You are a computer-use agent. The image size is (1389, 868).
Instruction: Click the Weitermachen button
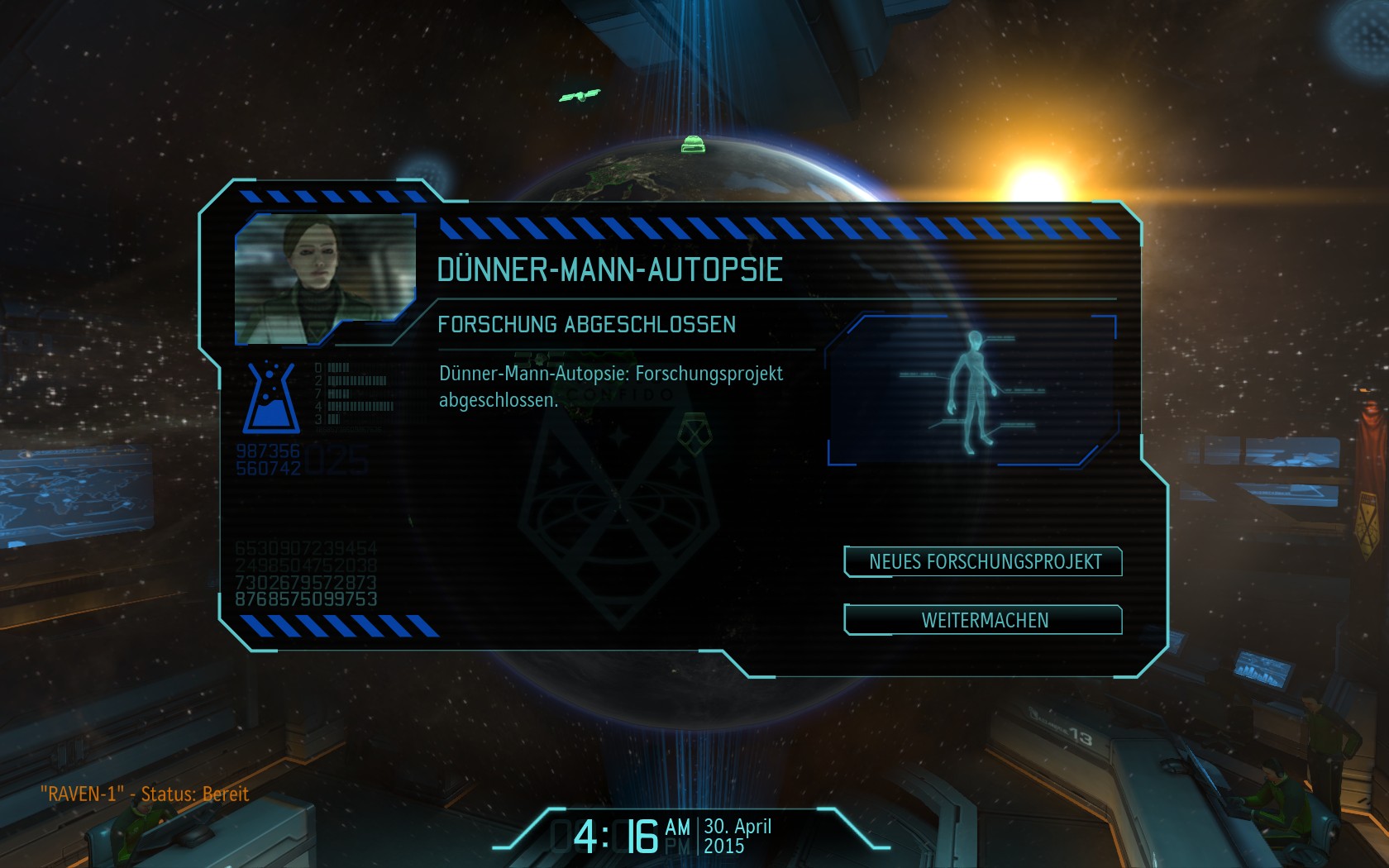[x=984, y=620]
